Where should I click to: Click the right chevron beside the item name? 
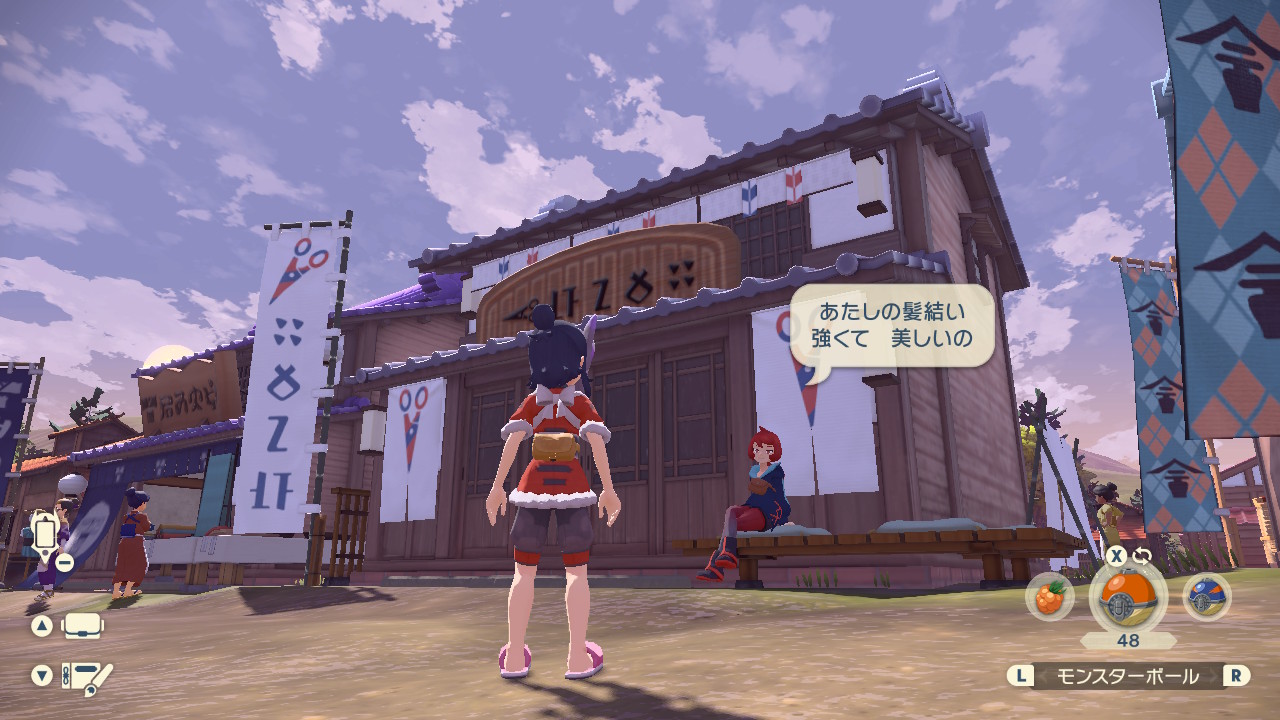[1213, 674]
